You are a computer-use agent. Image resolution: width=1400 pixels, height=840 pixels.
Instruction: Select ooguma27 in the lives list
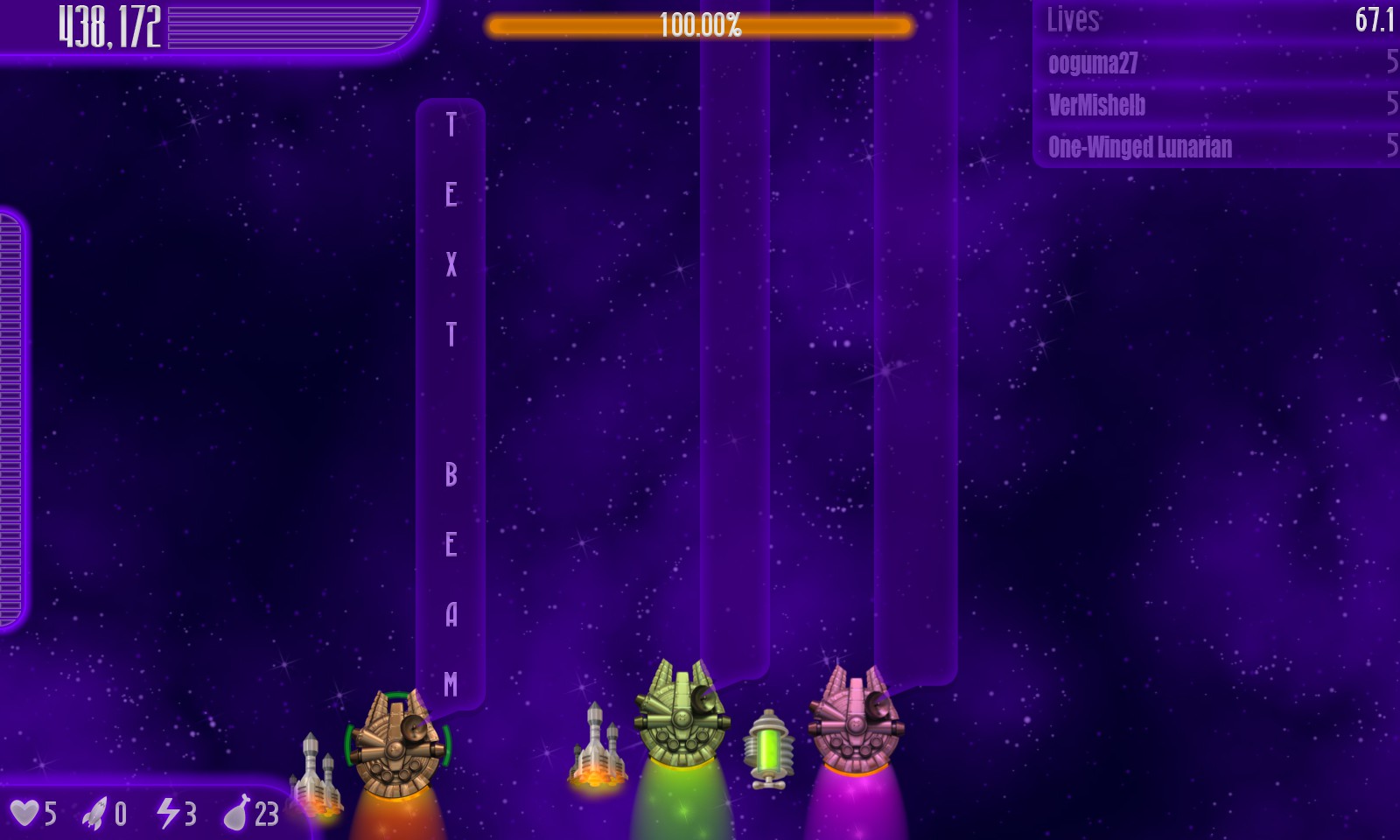click(x=1094, y=63)
